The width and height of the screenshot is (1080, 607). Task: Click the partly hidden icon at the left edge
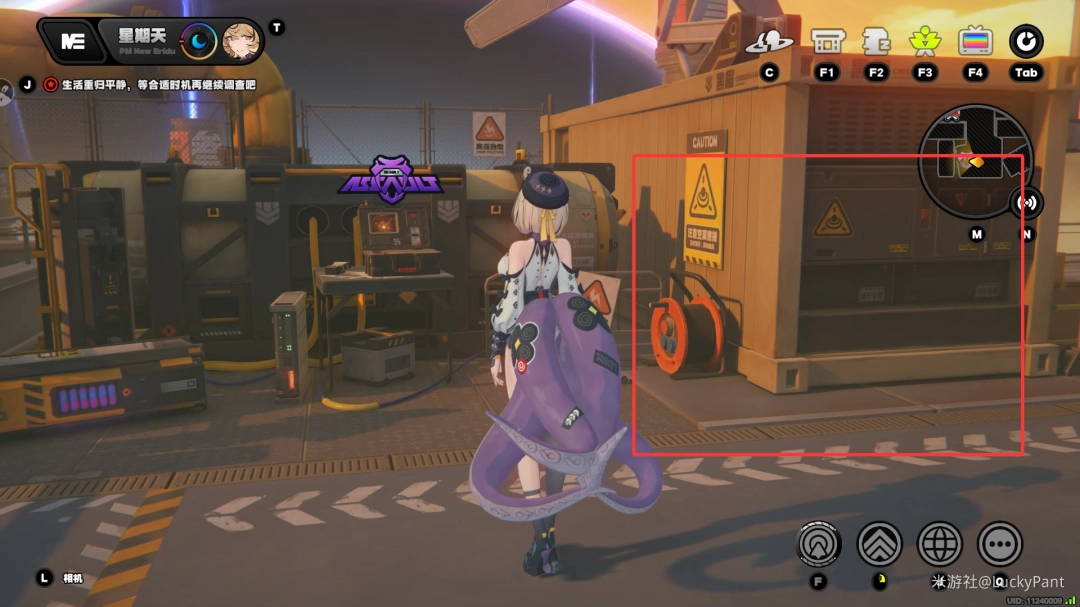tap(4, 88)
